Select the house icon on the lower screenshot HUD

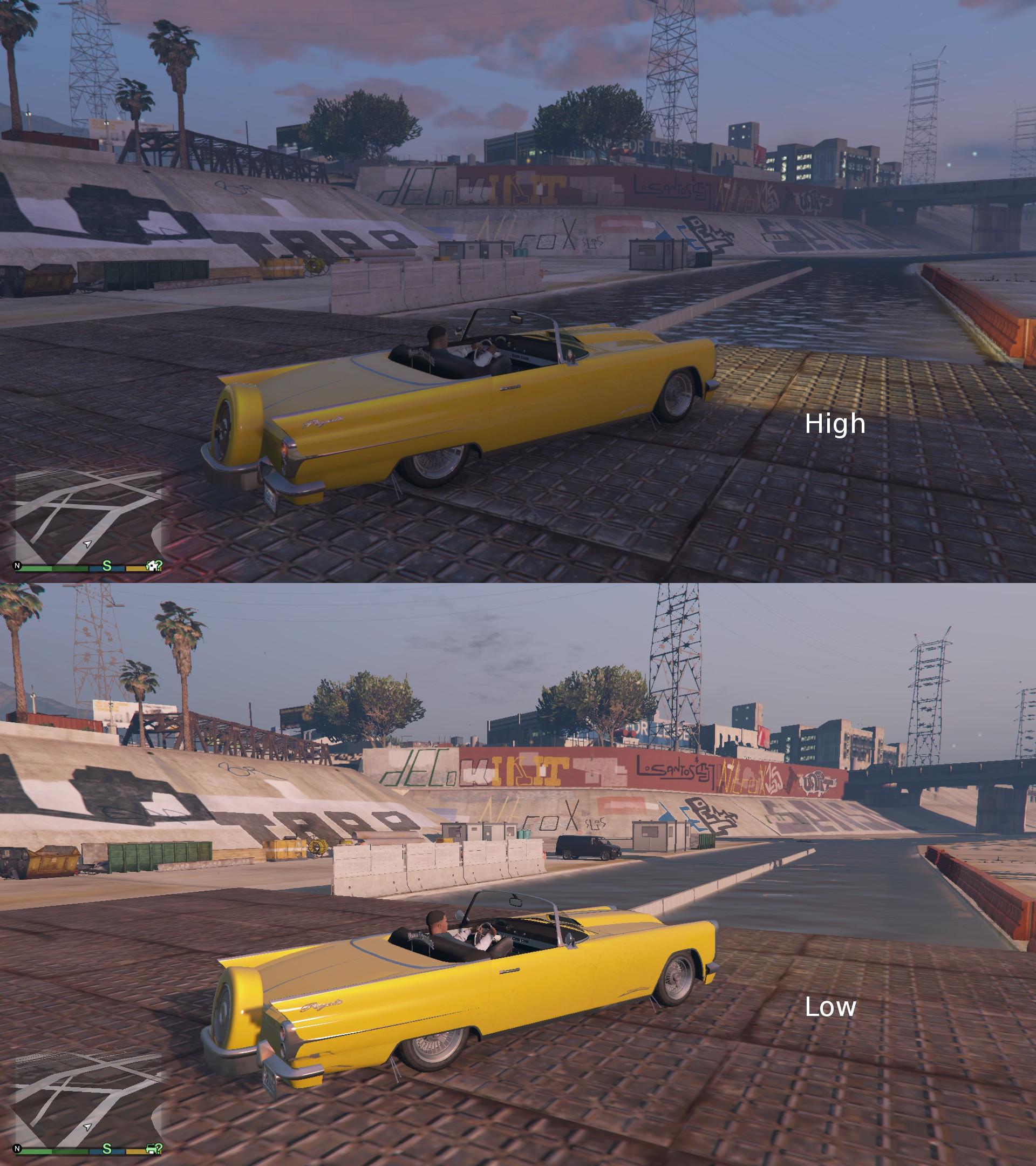[151, 1149]
